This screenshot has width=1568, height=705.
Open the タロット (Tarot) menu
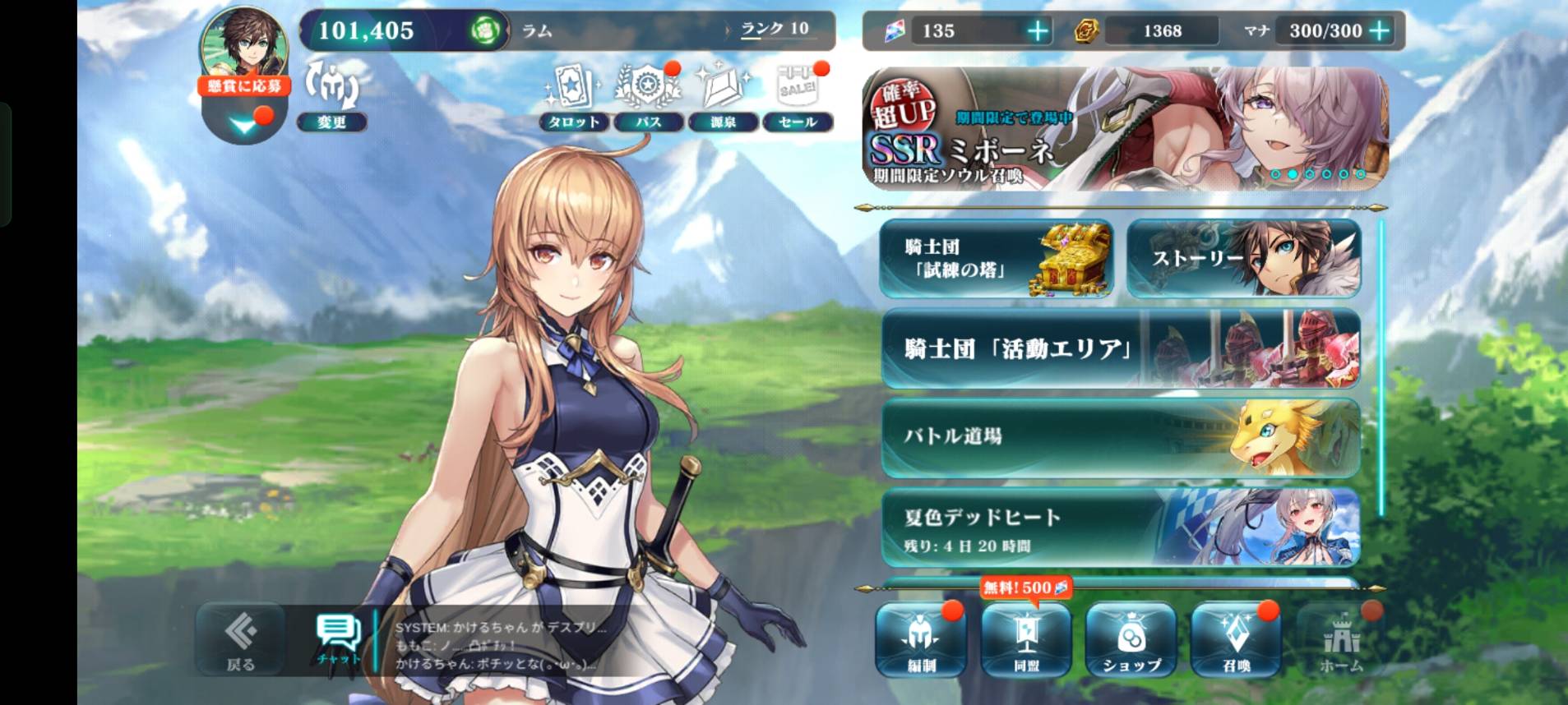[x=573, y=99]
